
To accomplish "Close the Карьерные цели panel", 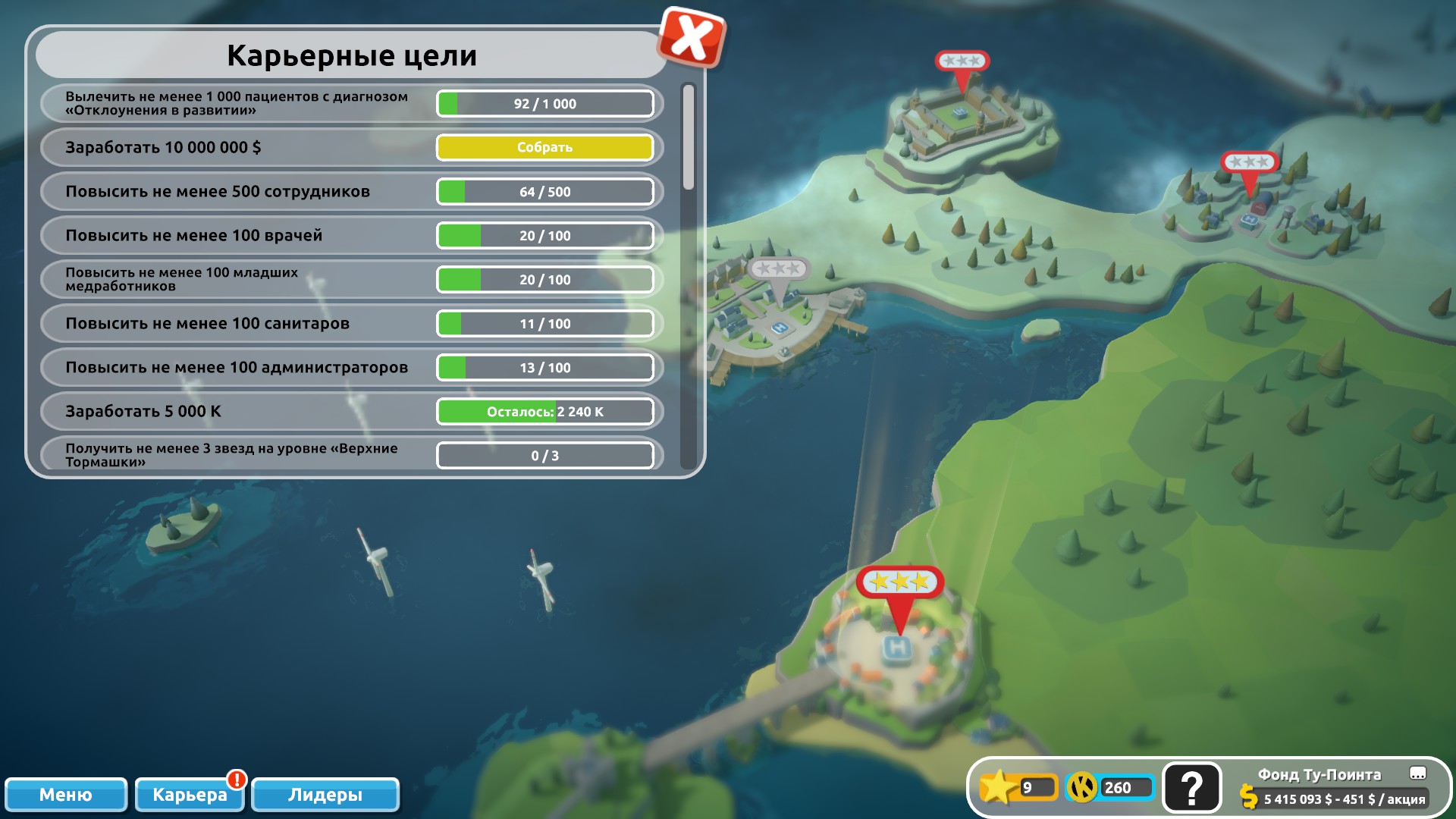I will 691,38.
